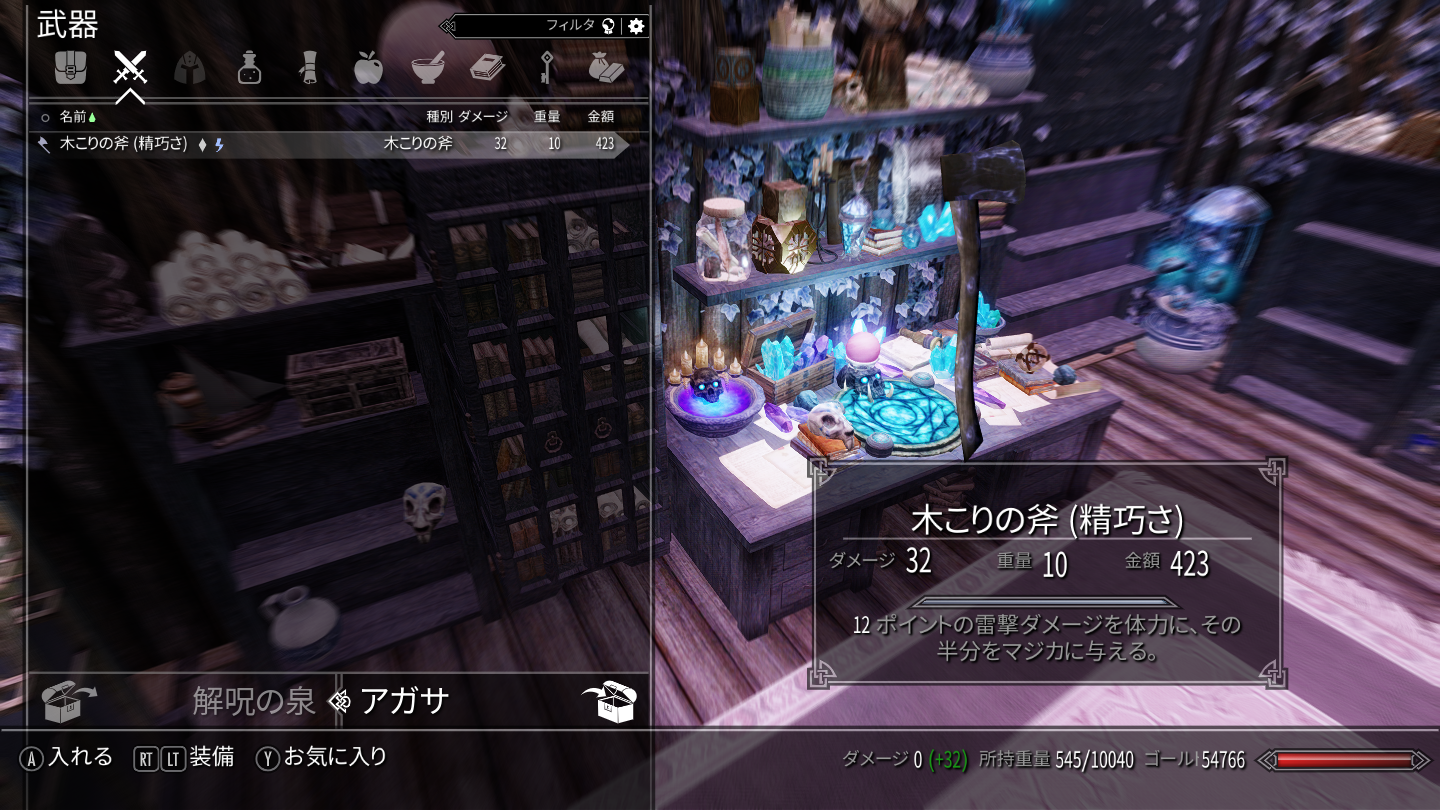Select the all-items backpack category

click(x=70, y=67)
